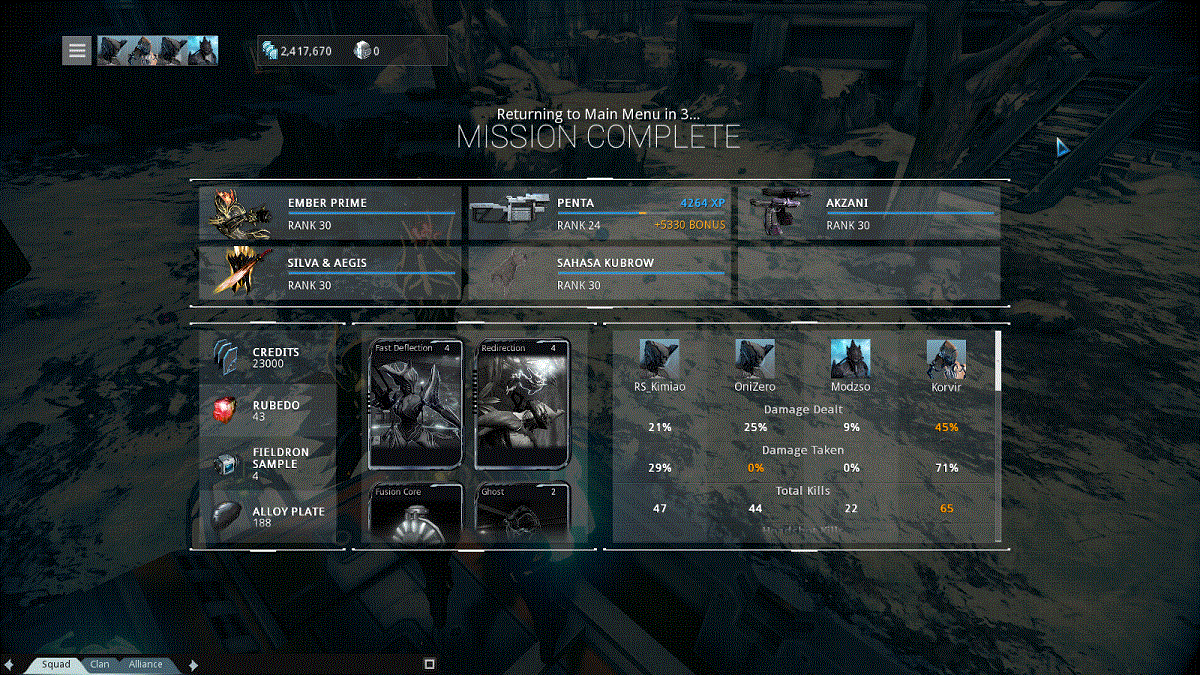Select the Fast Deflection mod card

point(415,404)
